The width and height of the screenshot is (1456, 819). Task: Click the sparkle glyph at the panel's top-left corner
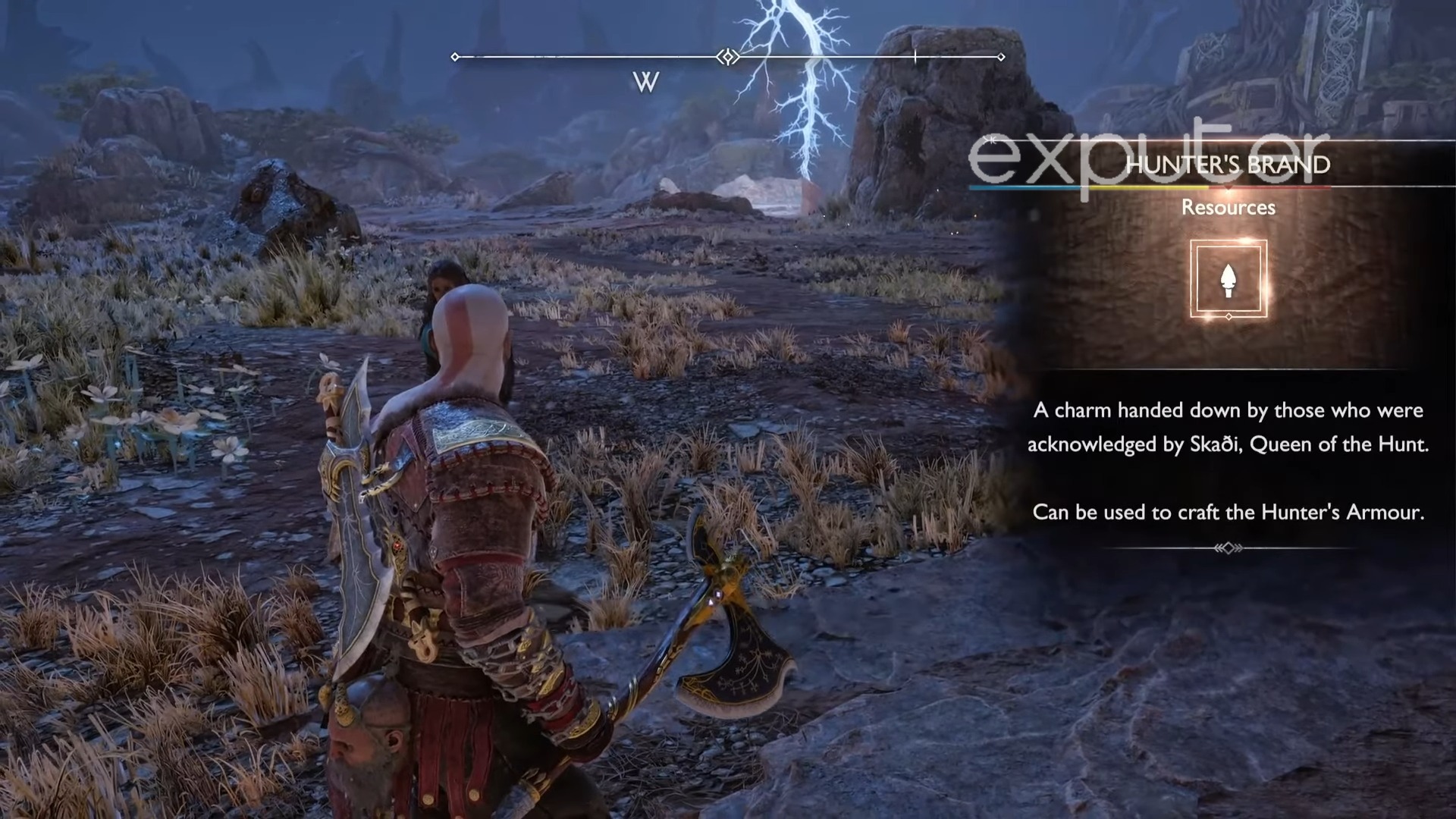click(990, 139)
